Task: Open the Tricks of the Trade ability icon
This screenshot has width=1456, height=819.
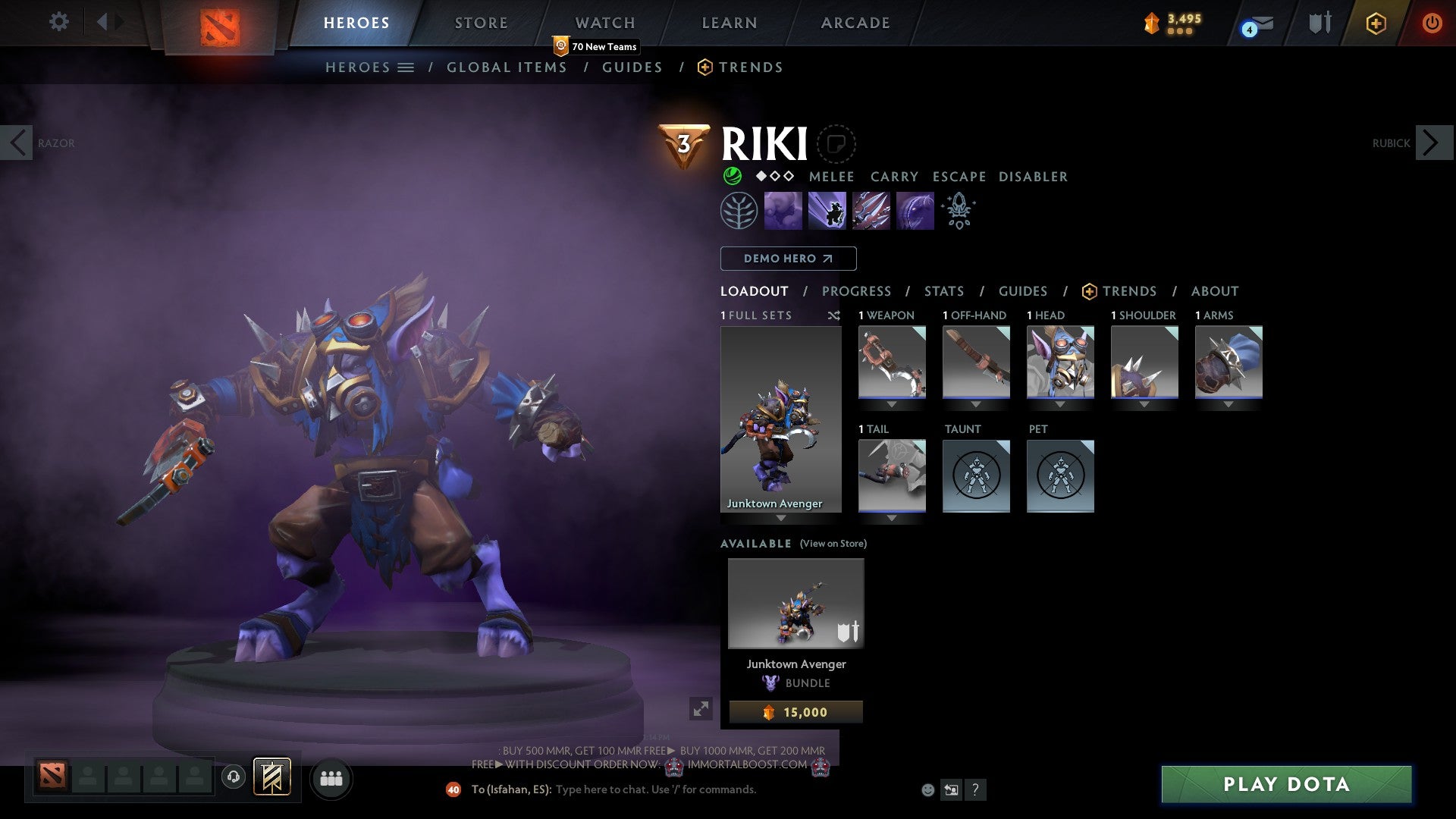Action: click(x=871, y=210)
